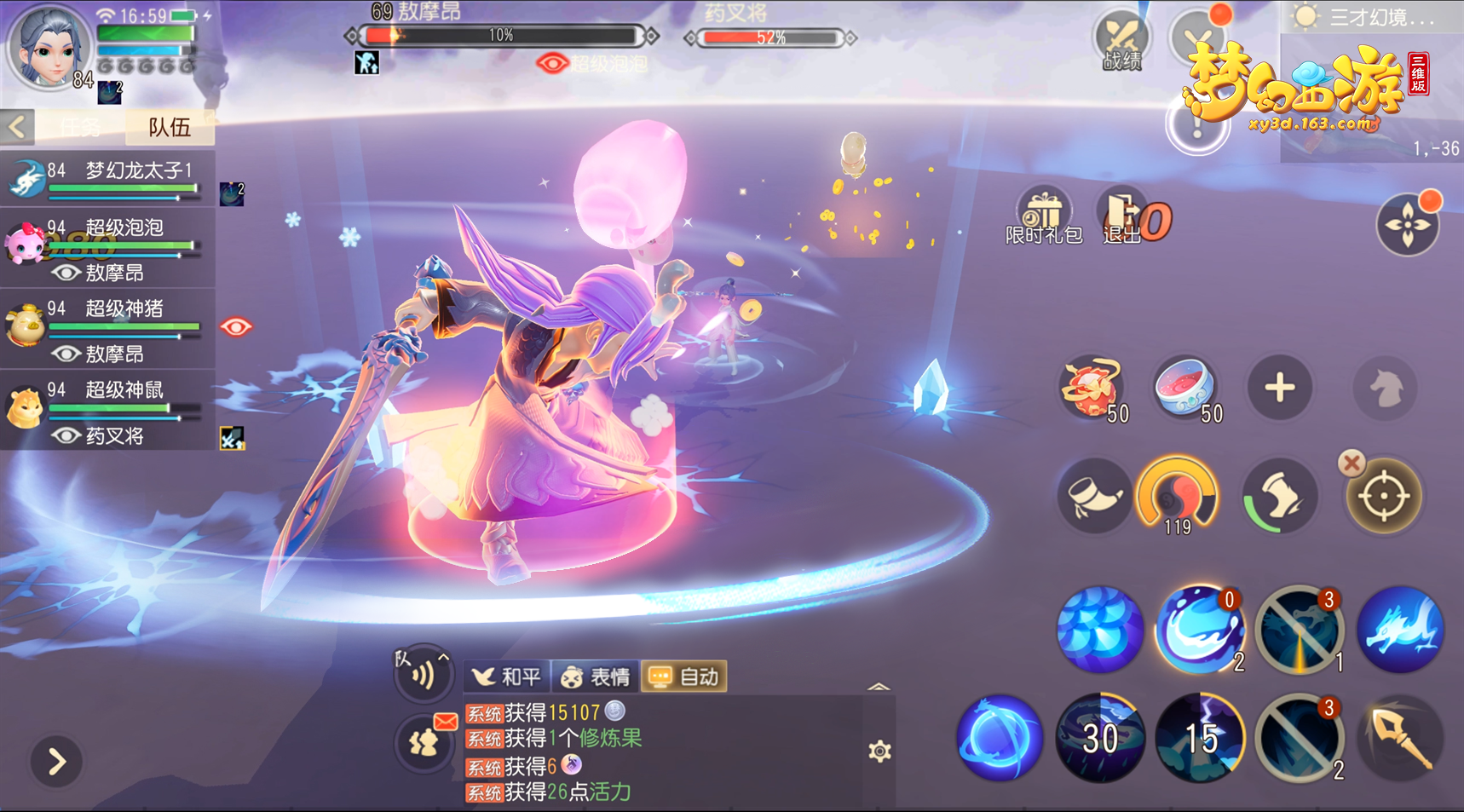Viewport: 1464px width, 812px height.
Task: Tap the team voice chat button
Action: point(422,674)
